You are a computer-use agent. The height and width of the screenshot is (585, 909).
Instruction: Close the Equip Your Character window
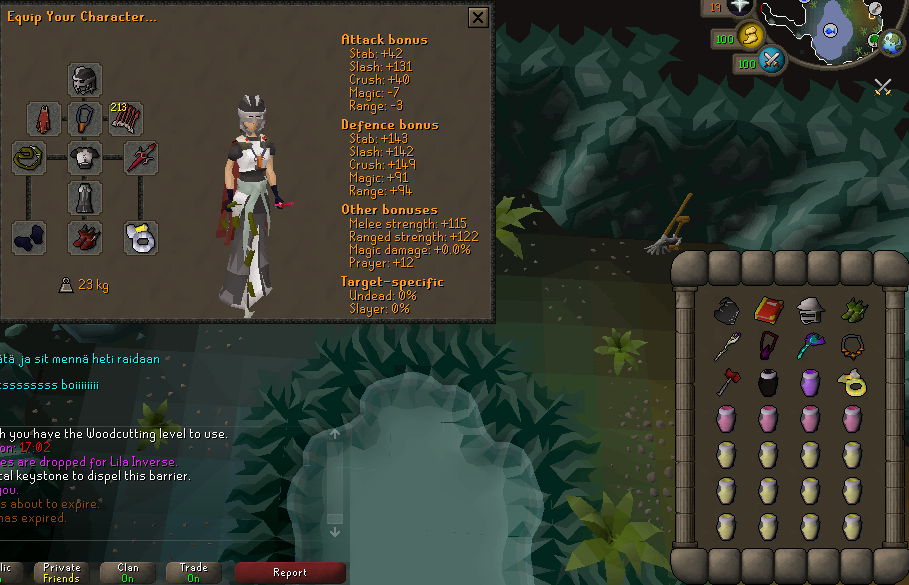click(x=478, y=18)
